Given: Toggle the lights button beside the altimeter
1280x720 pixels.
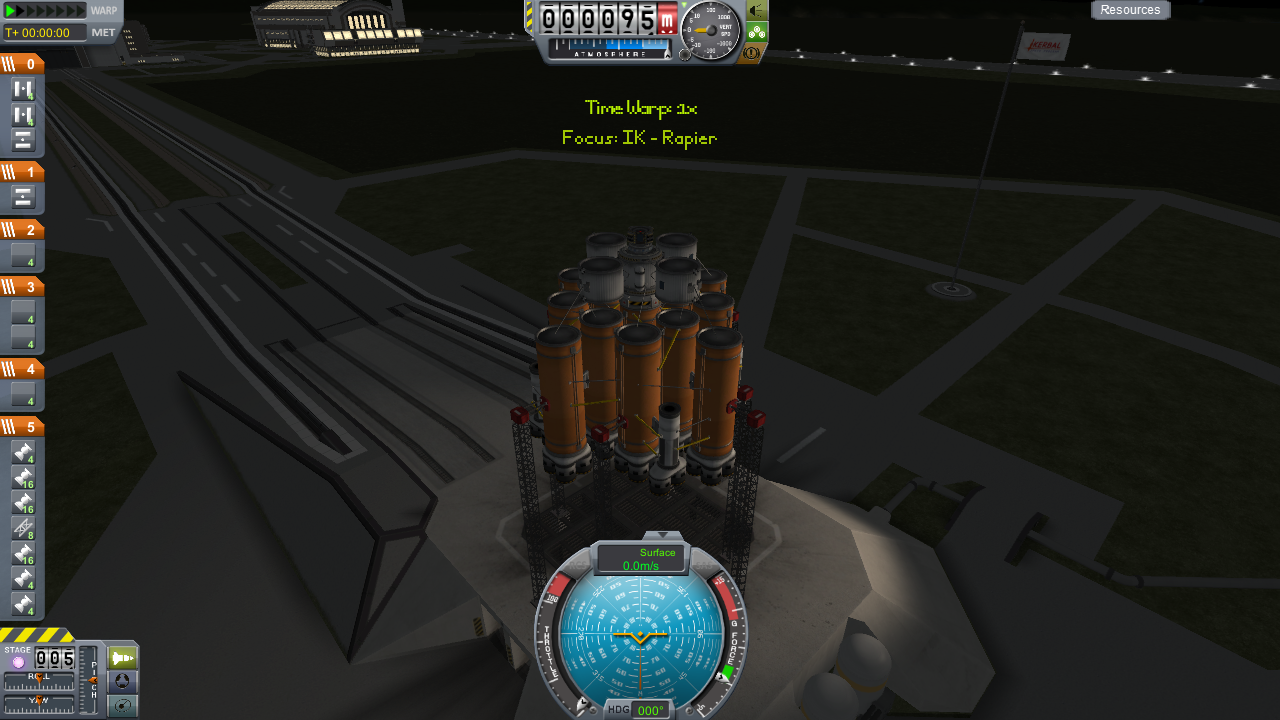Looking at the screenshot, I should (x=757, y=11).
